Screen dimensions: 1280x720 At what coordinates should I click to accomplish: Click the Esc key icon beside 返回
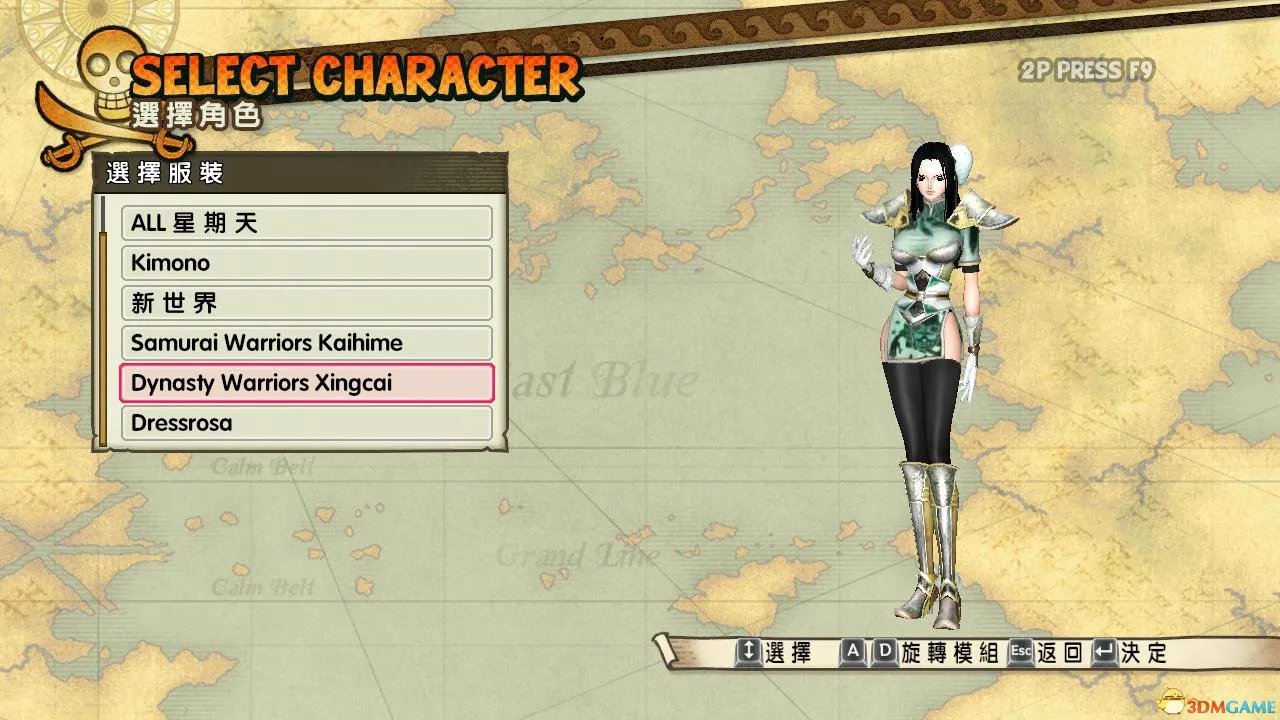[x=1019, y=651]
